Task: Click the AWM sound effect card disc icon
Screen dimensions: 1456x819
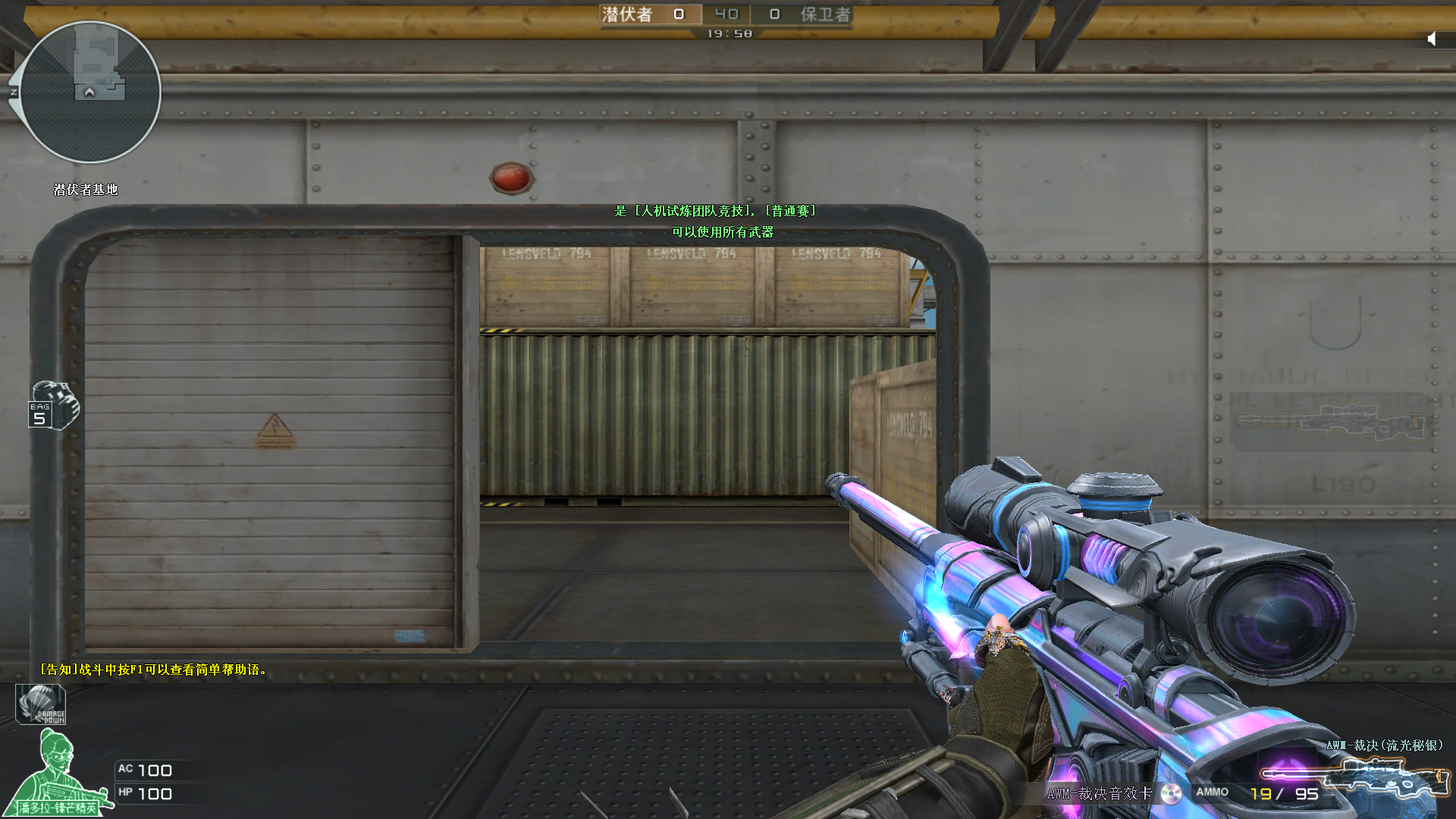Action: 1171,793
